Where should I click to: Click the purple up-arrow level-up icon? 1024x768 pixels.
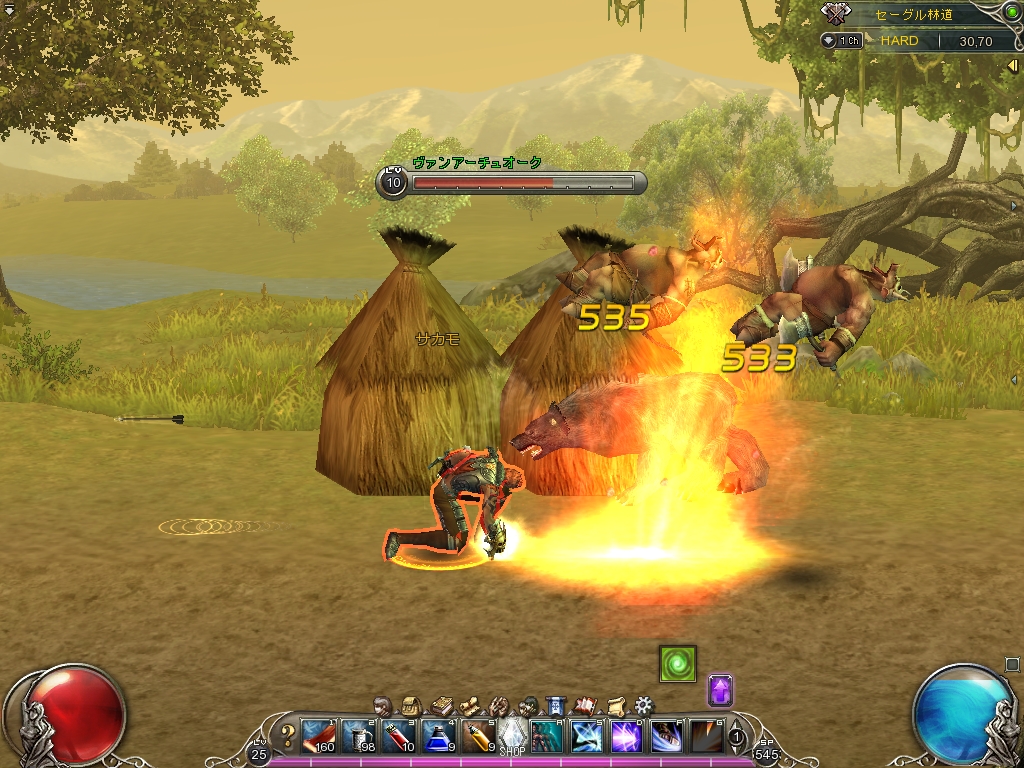tap(721, 690)
